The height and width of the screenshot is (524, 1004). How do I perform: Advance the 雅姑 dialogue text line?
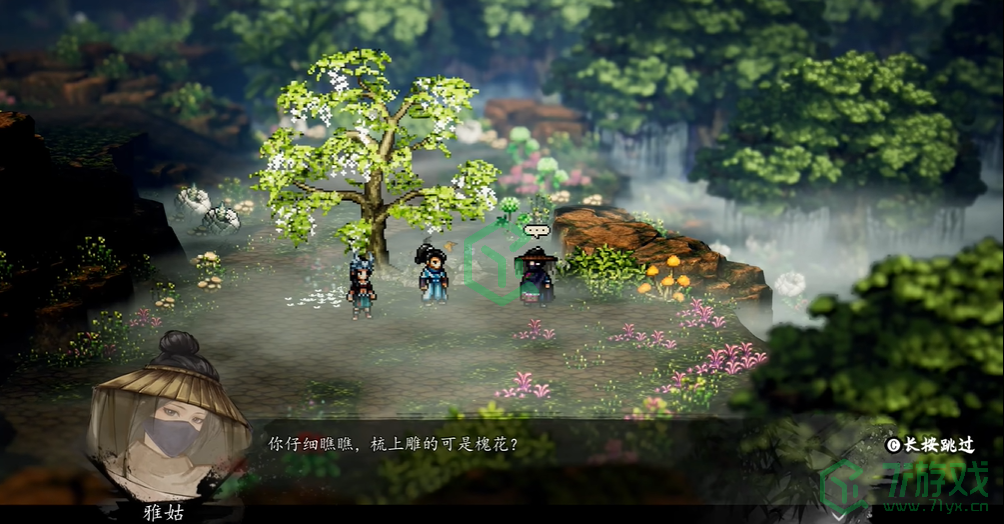coord(392,443)
